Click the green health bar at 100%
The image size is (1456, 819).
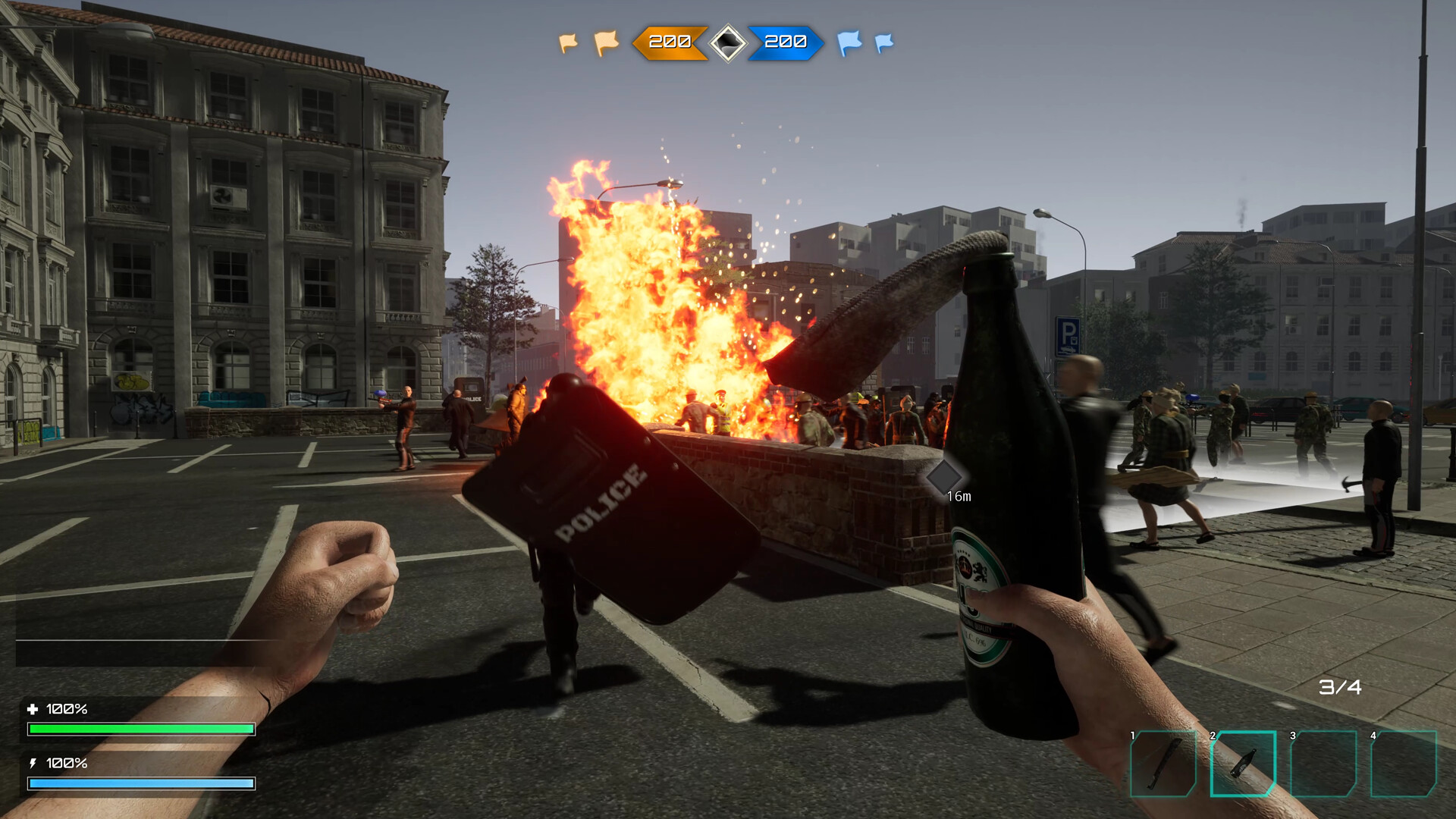pos(140,727)
